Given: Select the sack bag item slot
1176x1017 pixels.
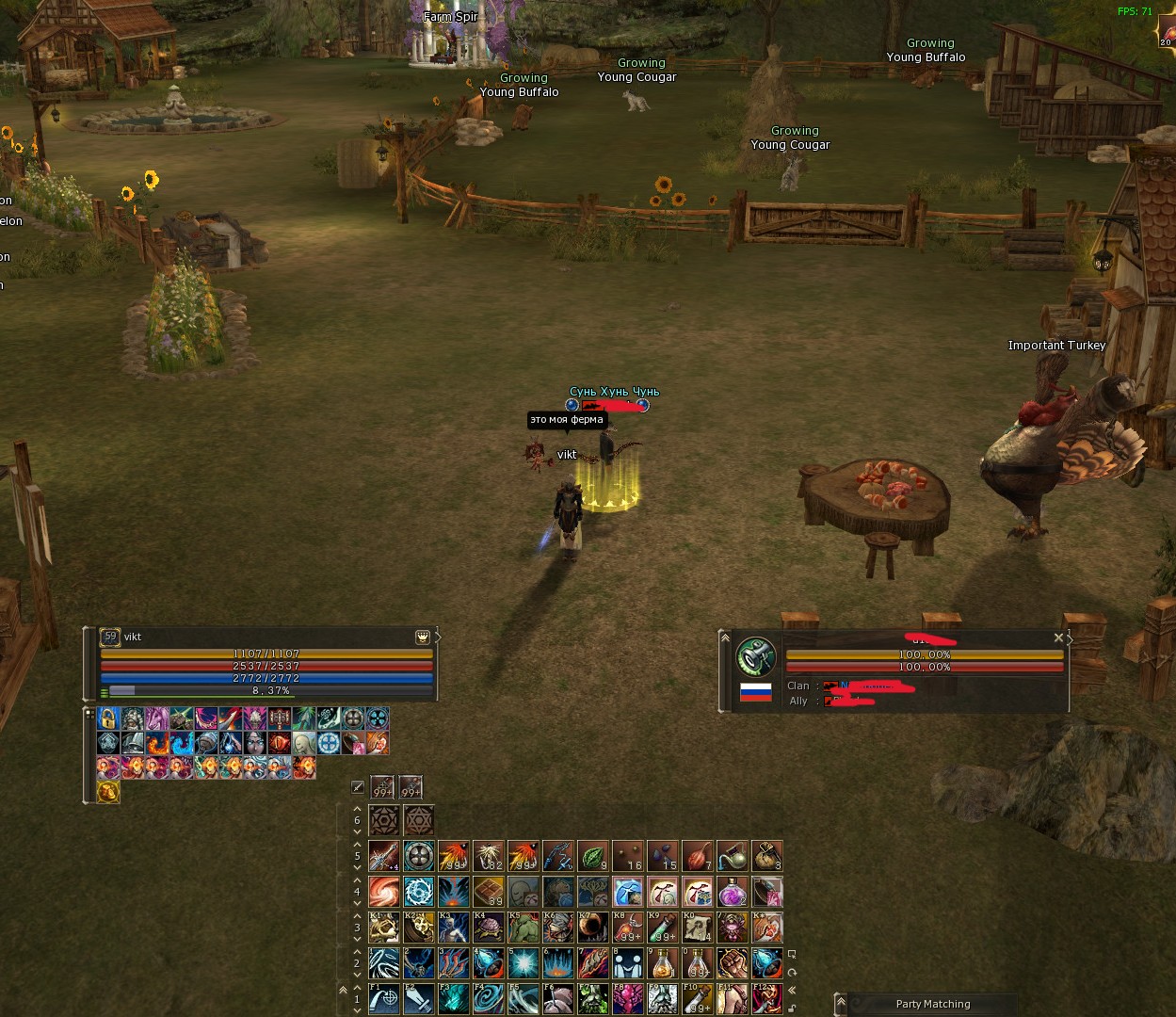Looking at the screenshot, I should [767, 856].
